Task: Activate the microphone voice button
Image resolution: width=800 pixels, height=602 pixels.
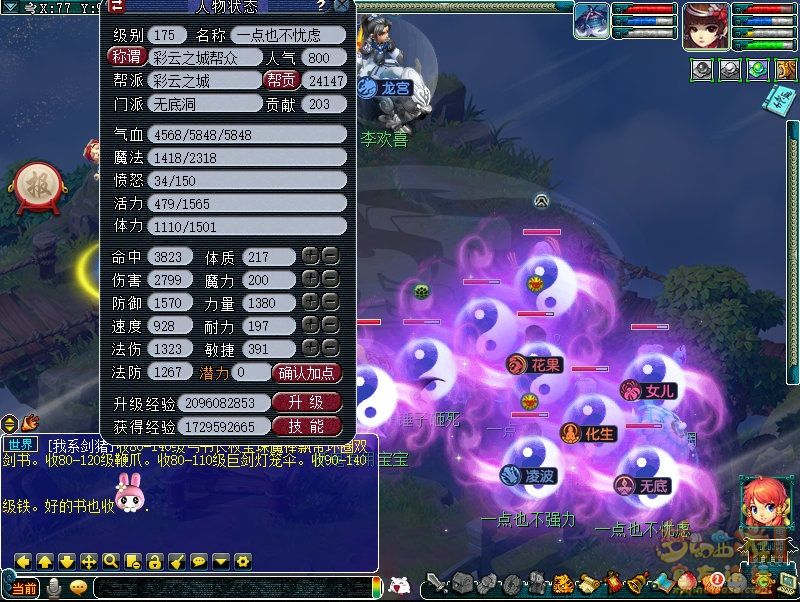Action: click(x=54, y=588)
